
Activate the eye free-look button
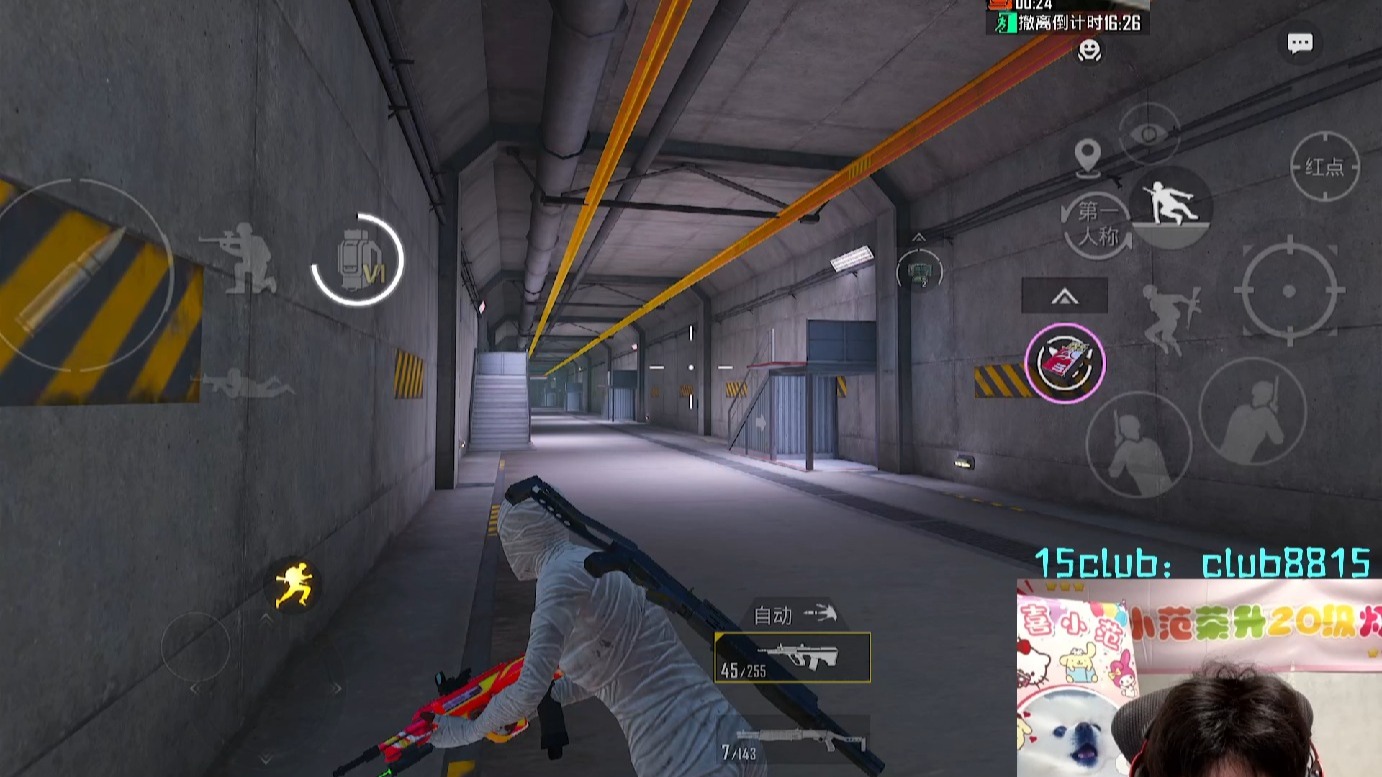tap(1149, 134)
